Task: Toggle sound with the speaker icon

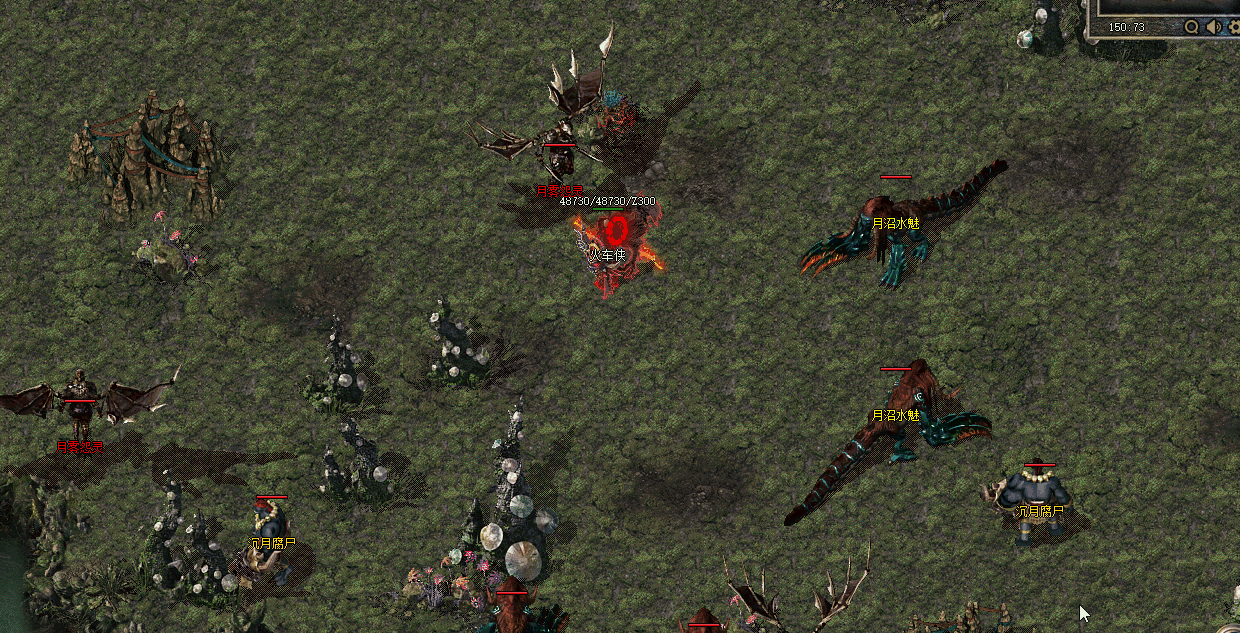Action: (1213, 27)
